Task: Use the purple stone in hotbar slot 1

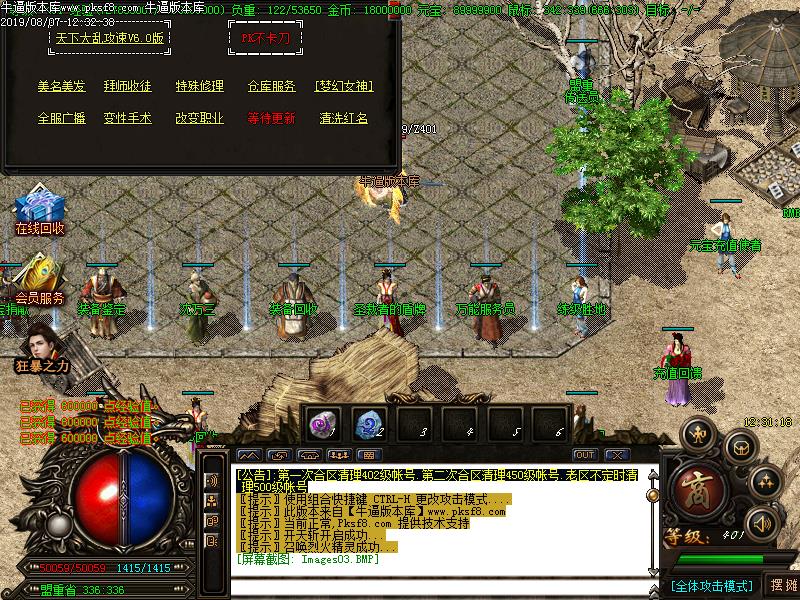Action: (322, 423)
